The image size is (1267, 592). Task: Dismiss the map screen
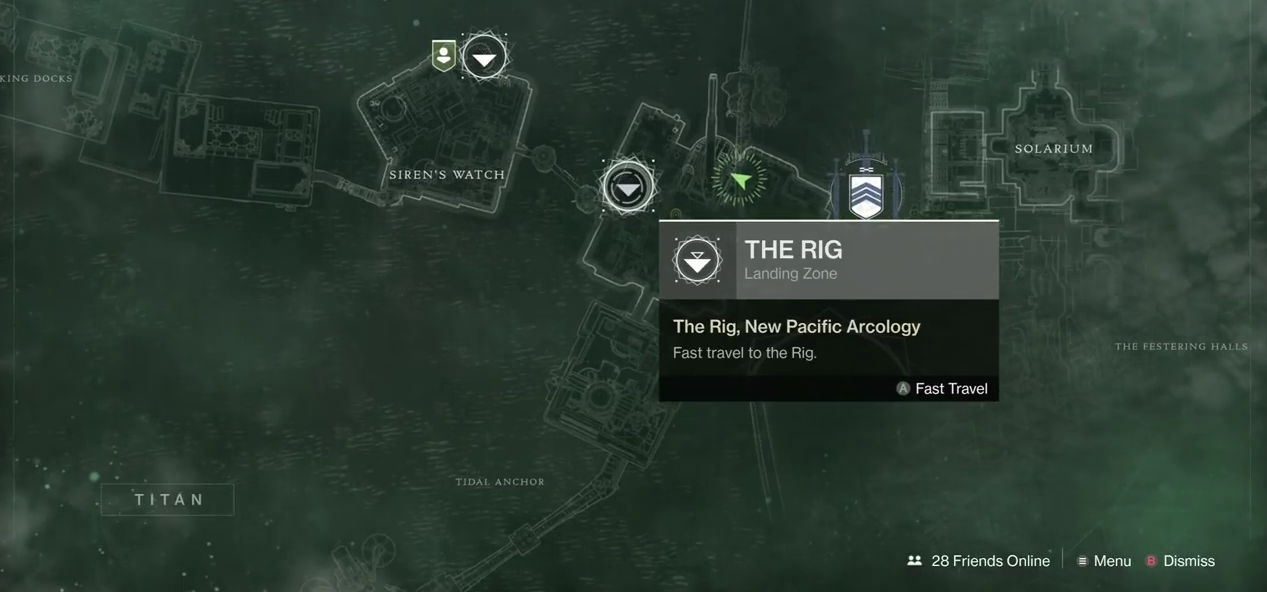pyautogui.click(x=1180, y=561)
